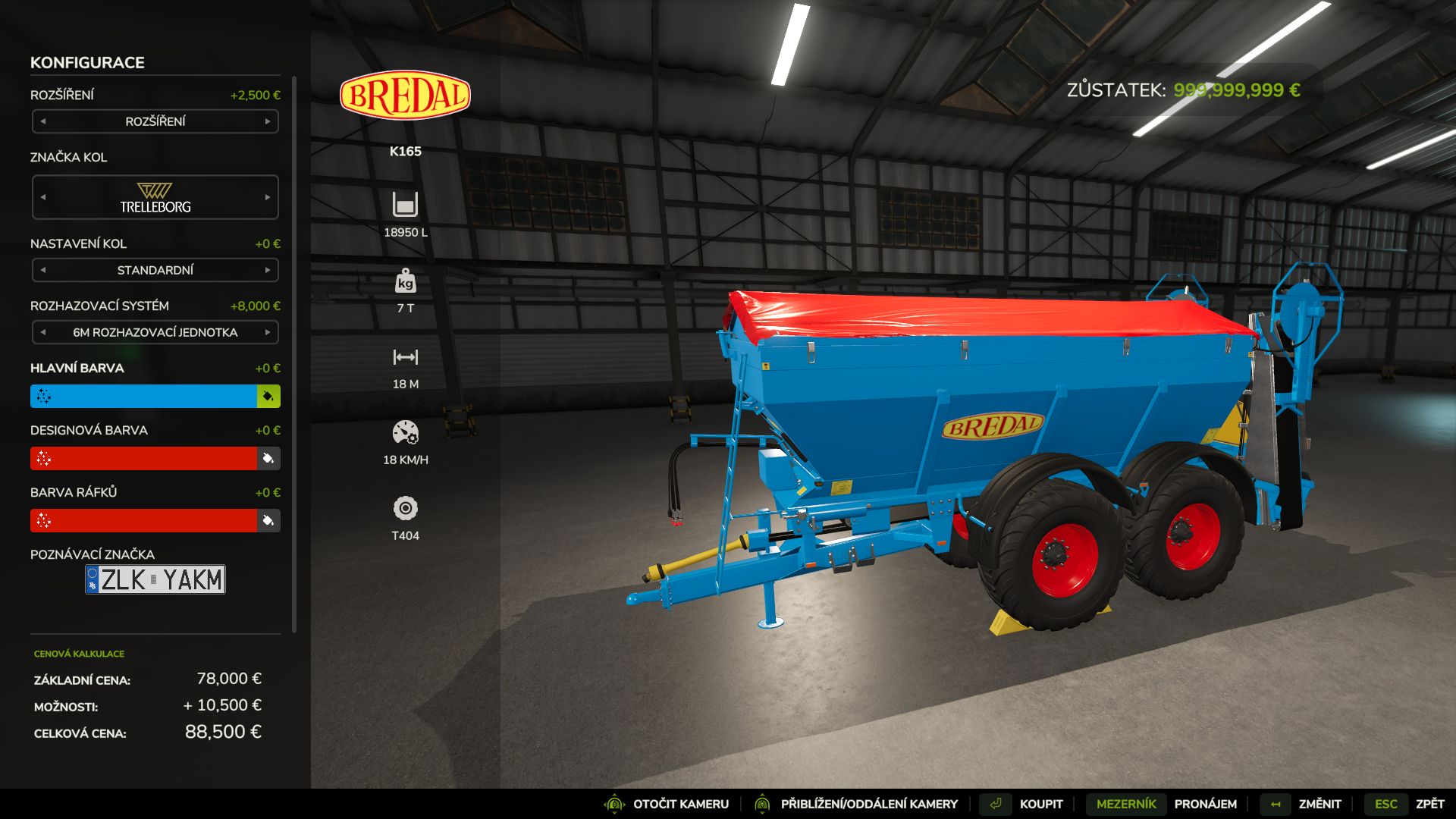Select previous wheel brand before TRELLEBORG
1456x819 pixels.
(43, 197)
